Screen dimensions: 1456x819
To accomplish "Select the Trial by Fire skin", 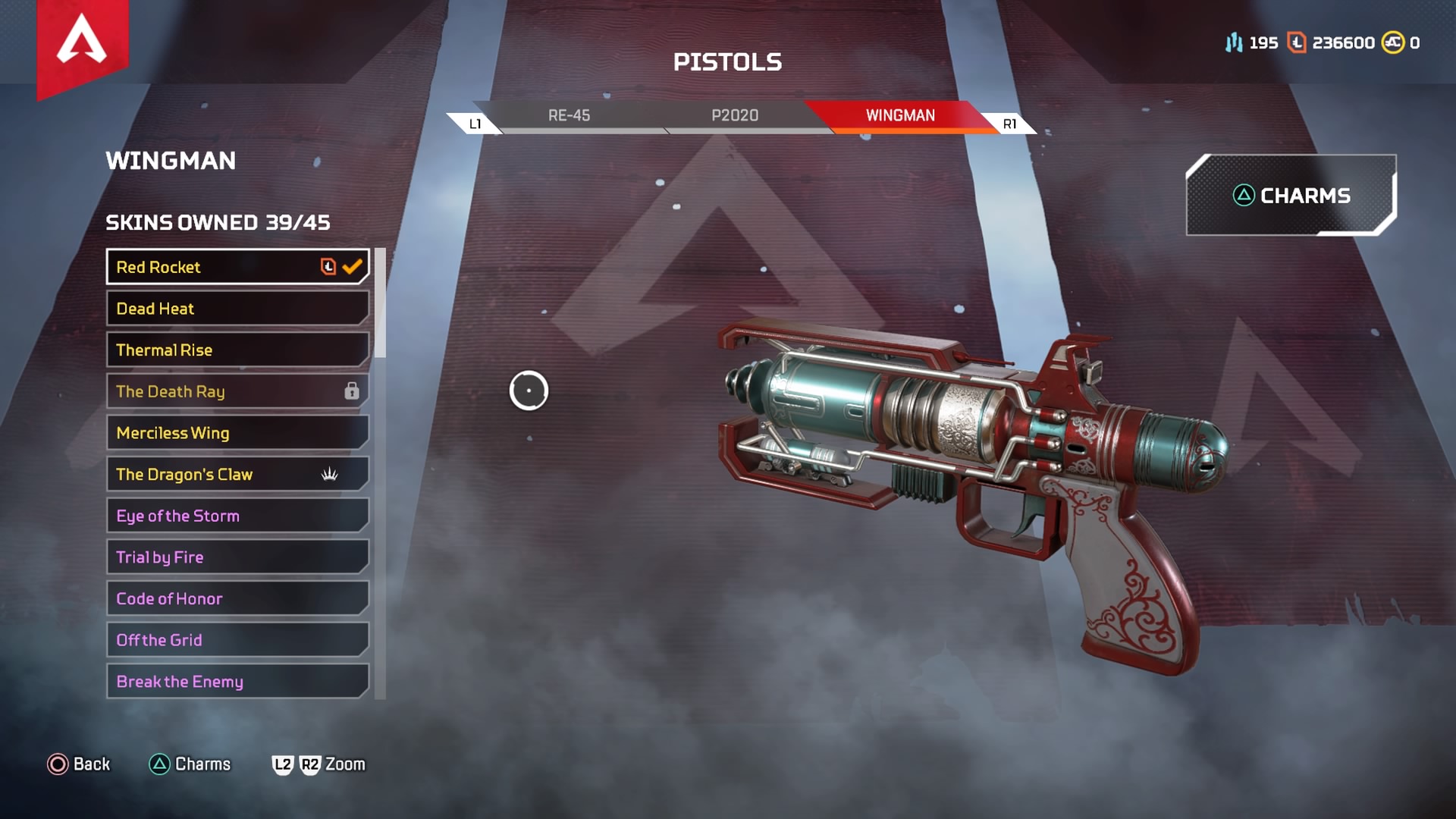I will pyautogui.click(x=237, y=557).
